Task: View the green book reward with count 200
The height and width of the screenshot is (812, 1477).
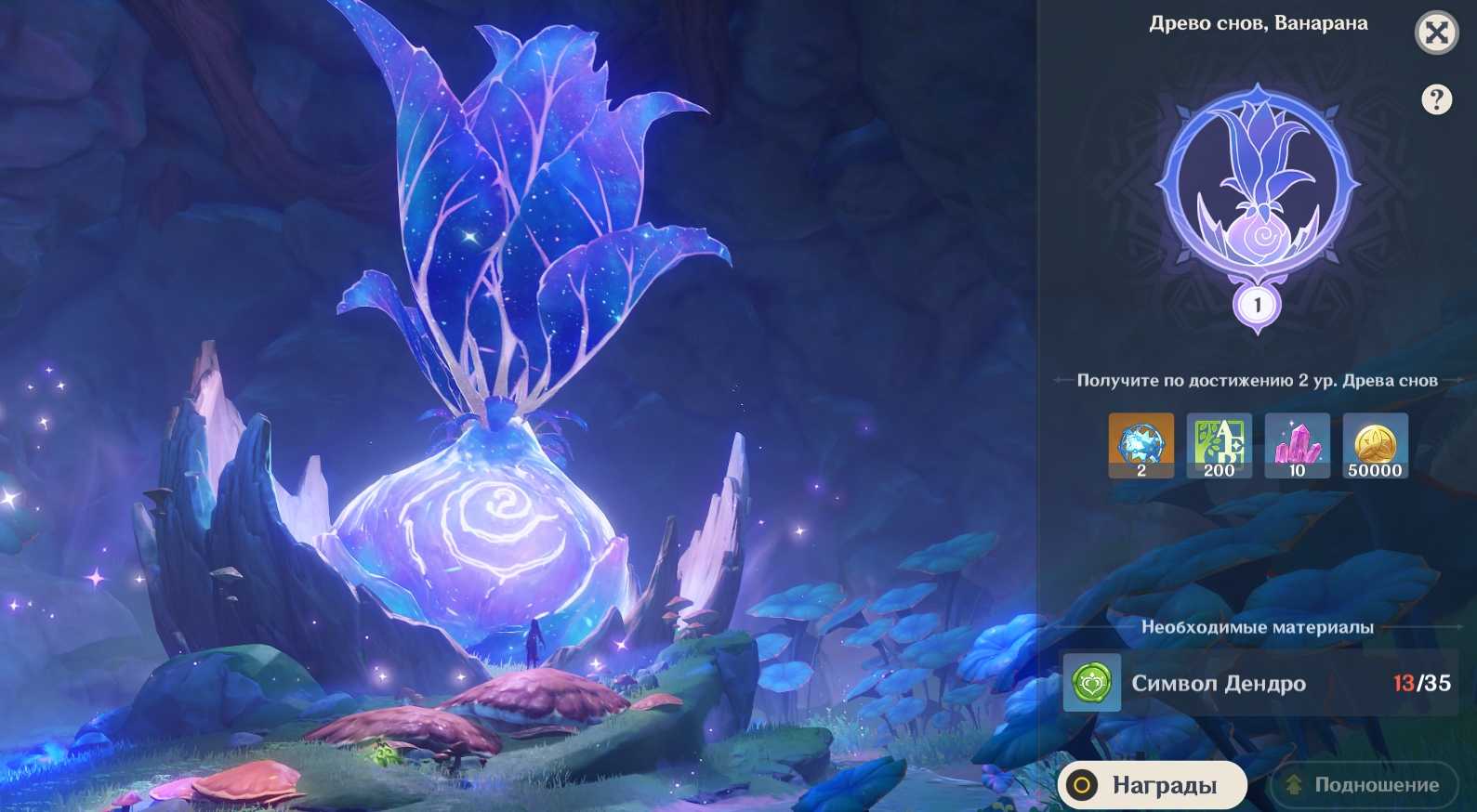Action: [1219, 446]
